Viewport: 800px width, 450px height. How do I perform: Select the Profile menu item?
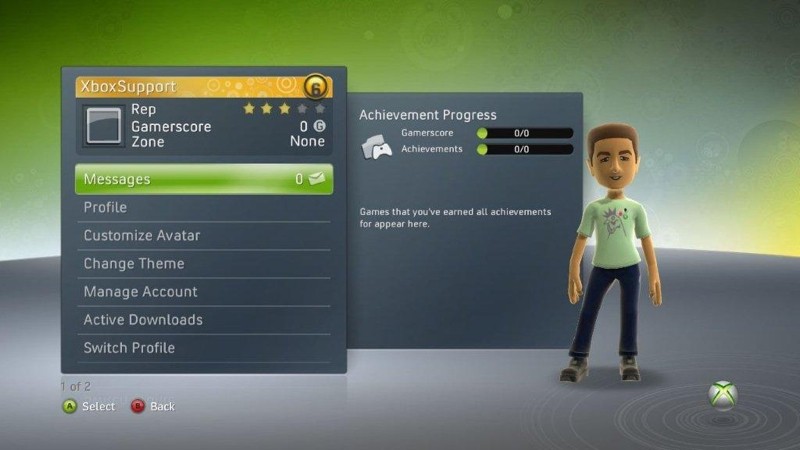(203, 207)
